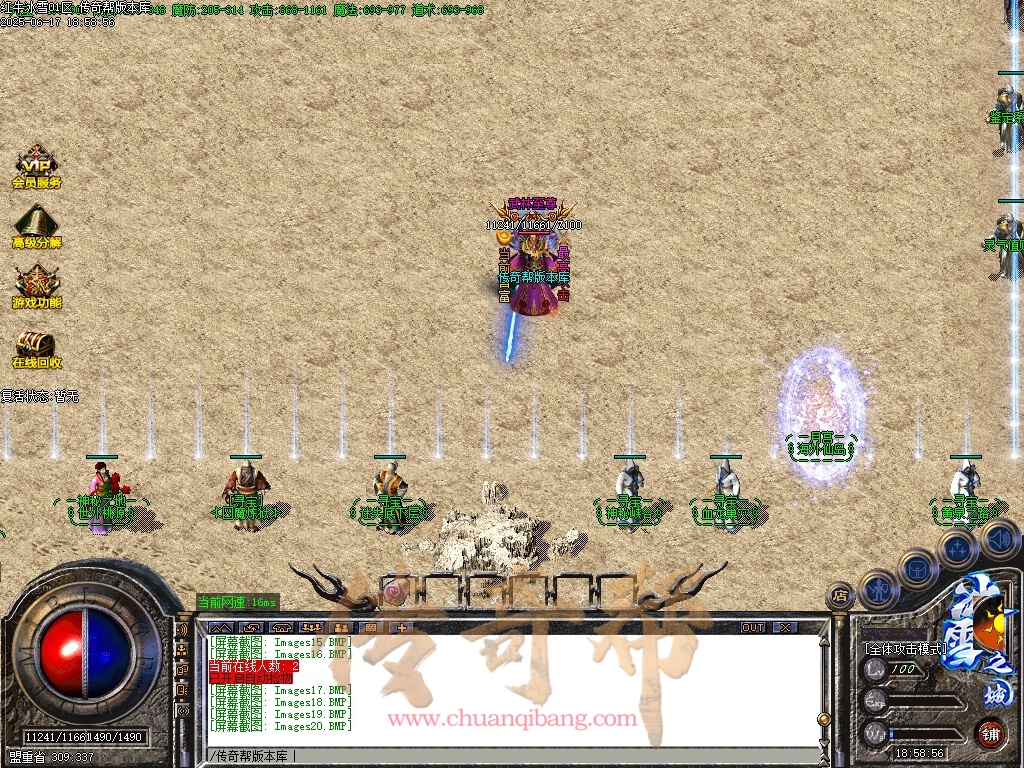Open the 高级分解 bell icon
This screenshot has width=1024, height=768.
[x=37, y=224]
